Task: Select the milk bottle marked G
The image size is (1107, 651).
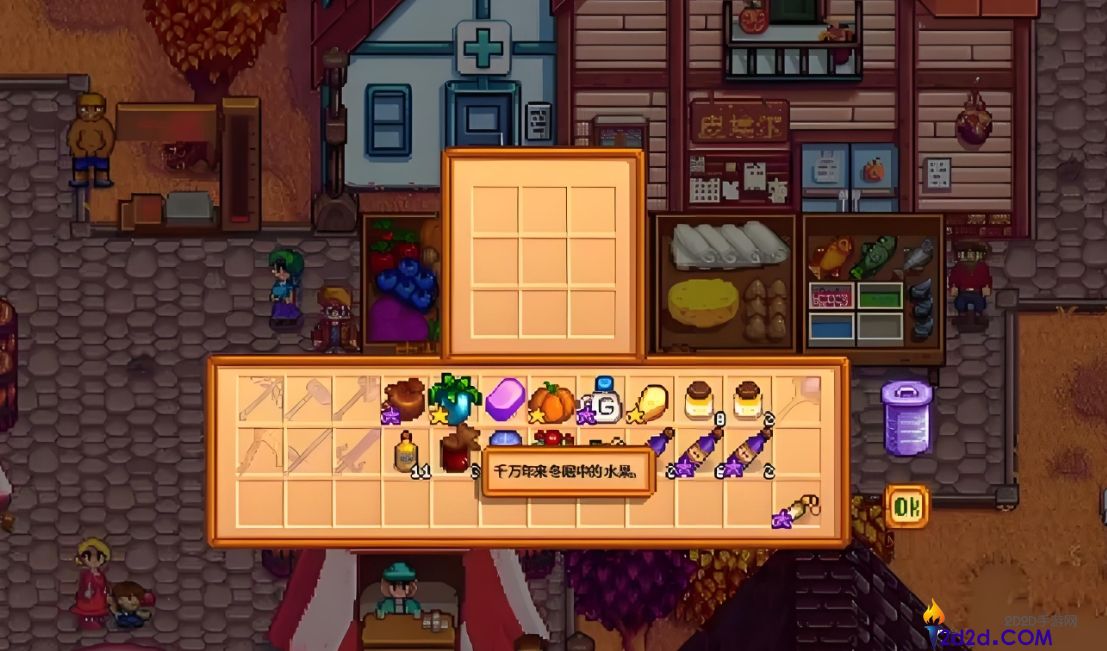Action: coord(602,400)
